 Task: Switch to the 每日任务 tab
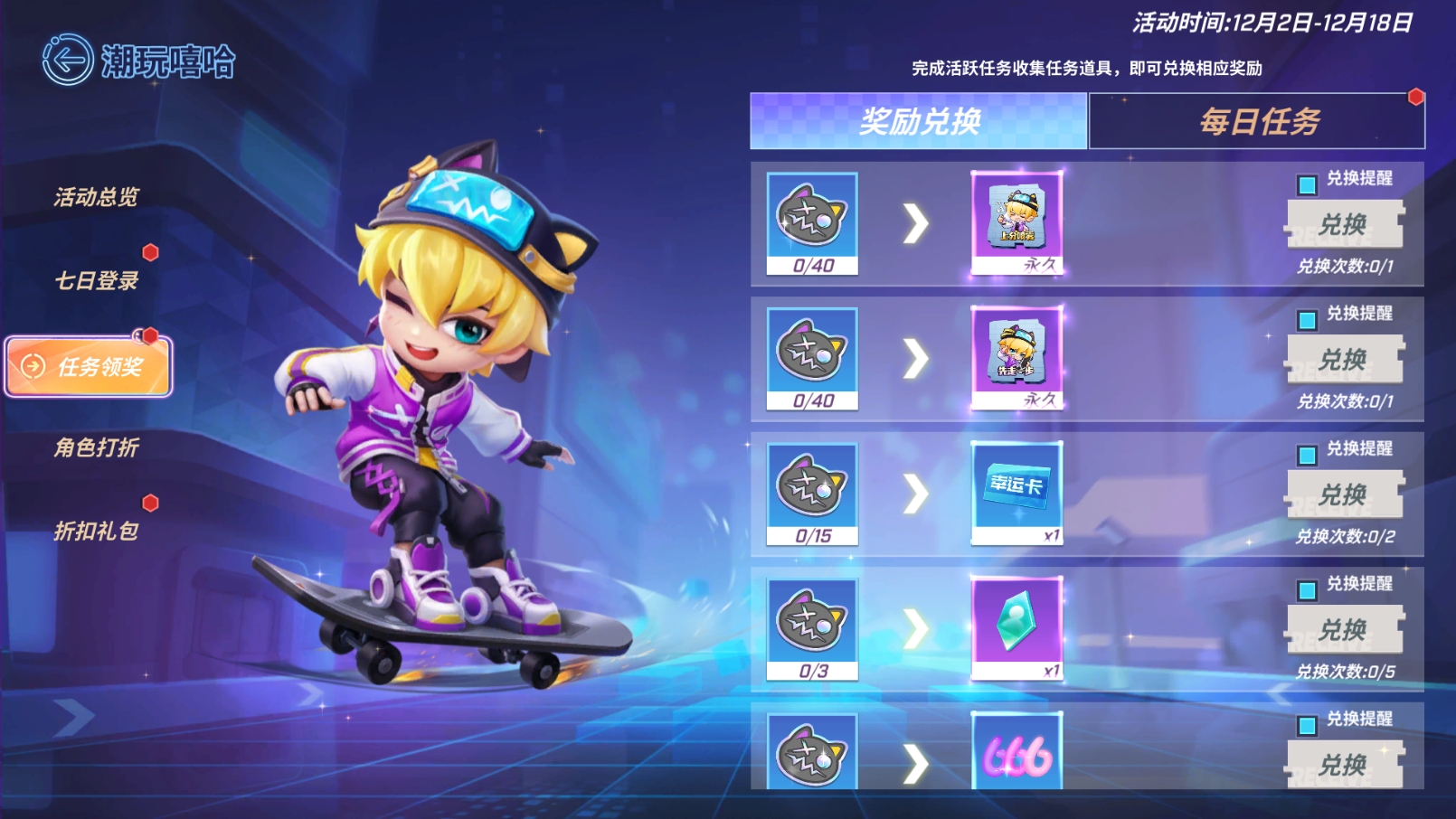click(1257, 121)
